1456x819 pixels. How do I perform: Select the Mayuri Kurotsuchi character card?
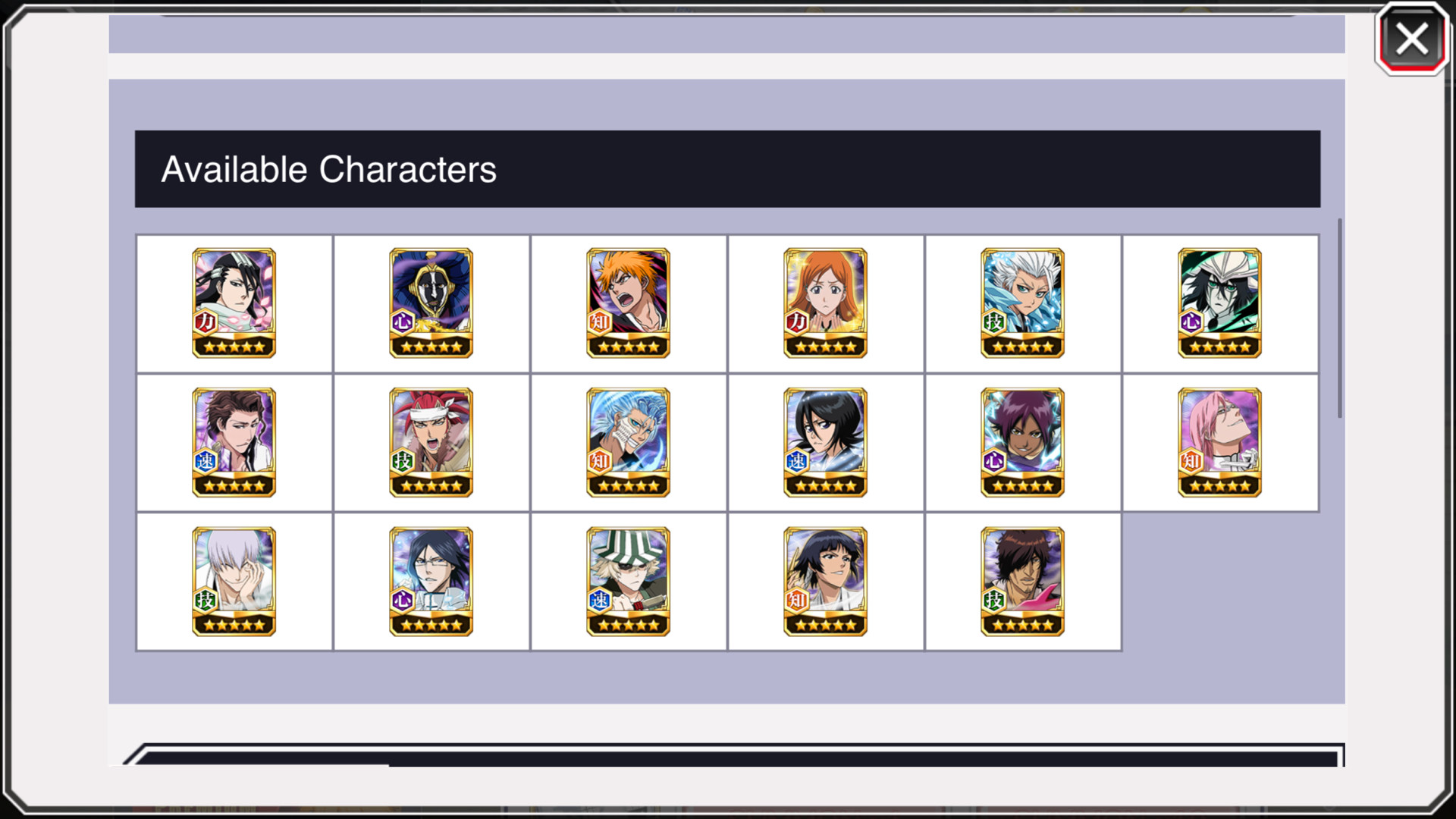(431, 302)
